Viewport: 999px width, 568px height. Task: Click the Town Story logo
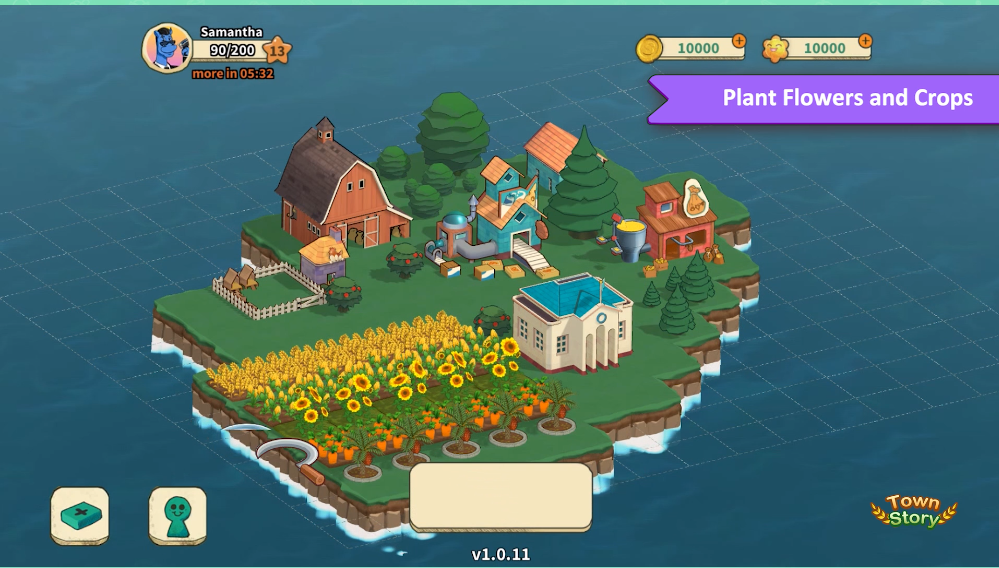pos(913,510)
